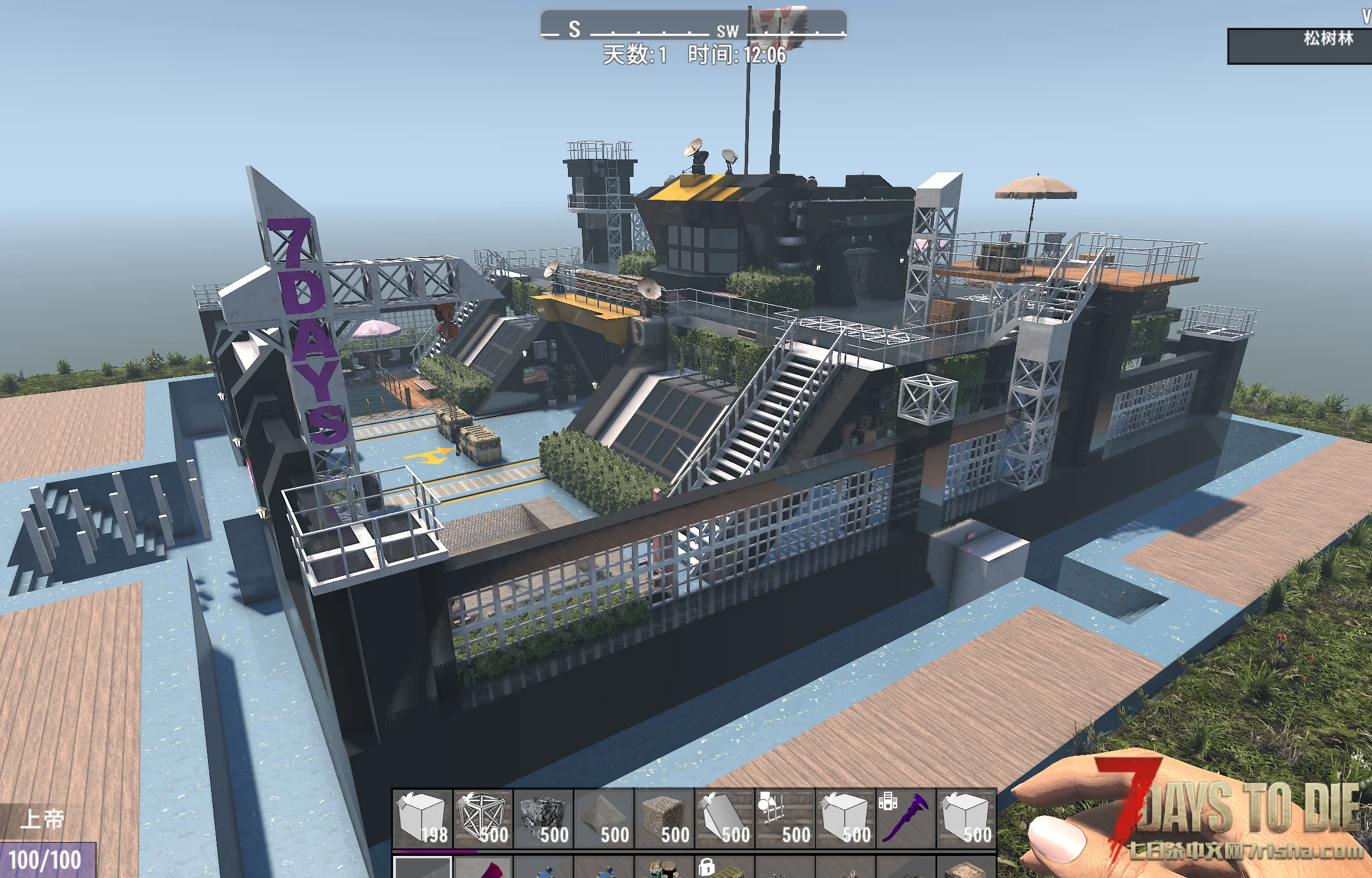Select the canned food pile slot

[663, 869]
